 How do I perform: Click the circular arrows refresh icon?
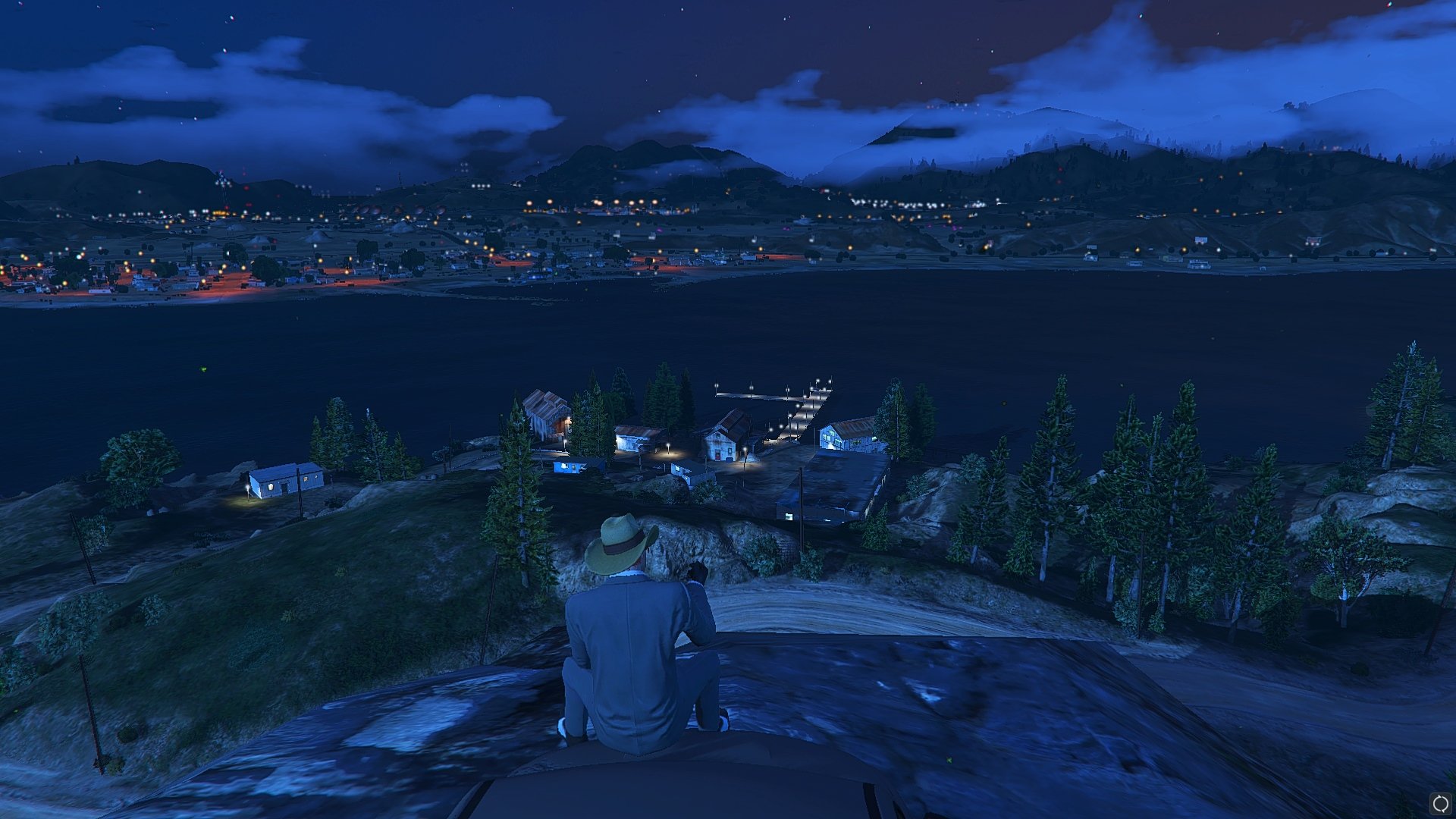pyautogui.click(x=1440, y=803)
